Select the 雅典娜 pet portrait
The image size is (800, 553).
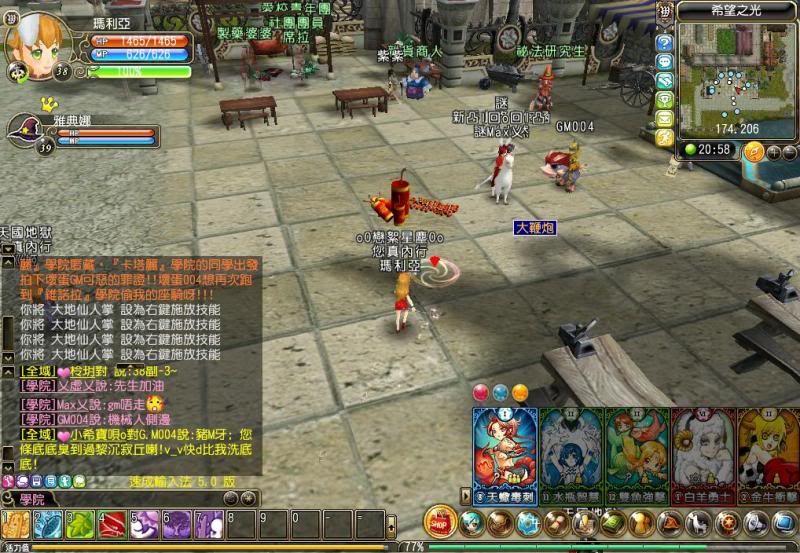pos(26,129)
